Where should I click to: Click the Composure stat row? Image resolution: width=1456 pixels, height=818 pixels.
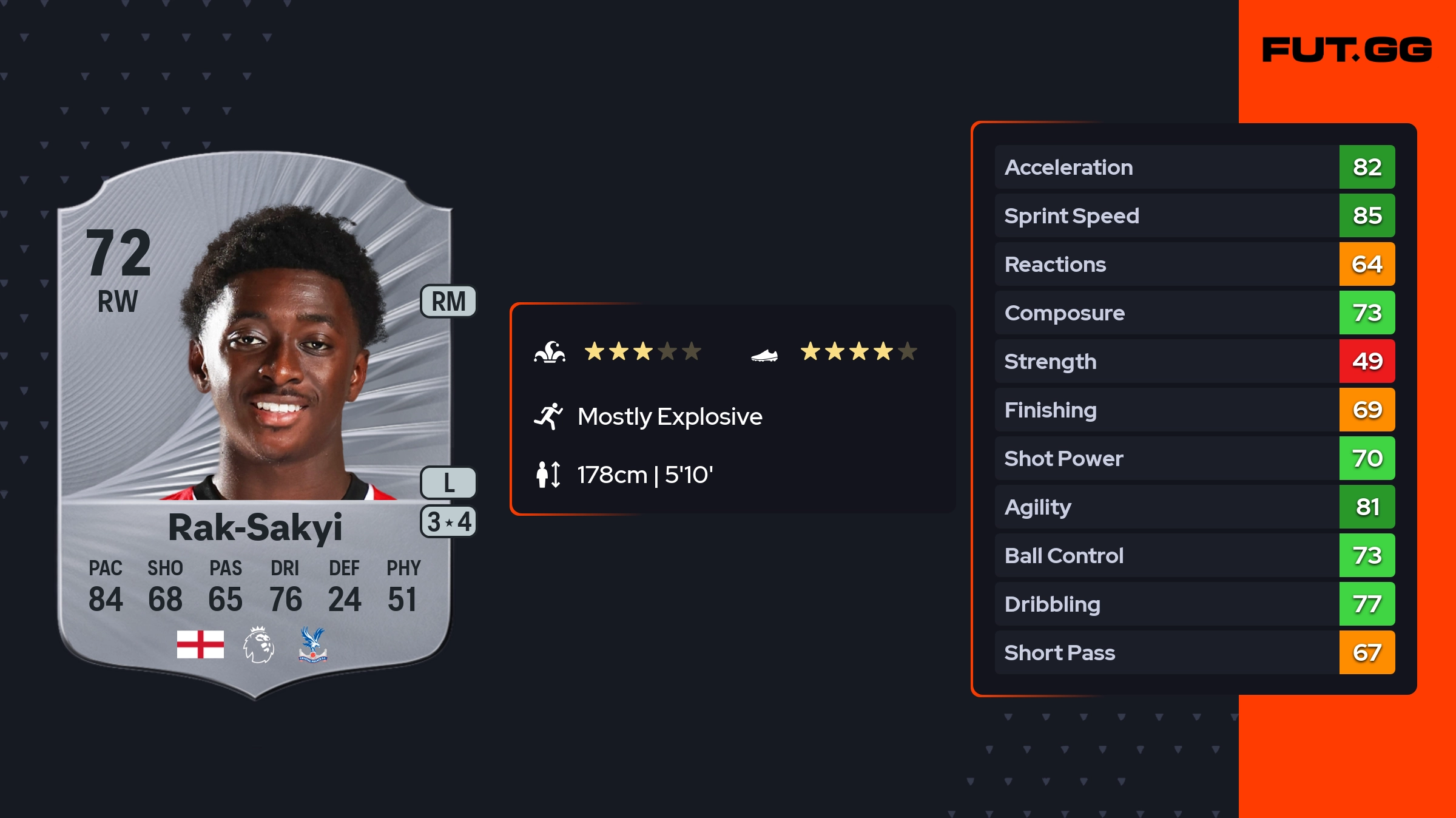point(1194,313)
